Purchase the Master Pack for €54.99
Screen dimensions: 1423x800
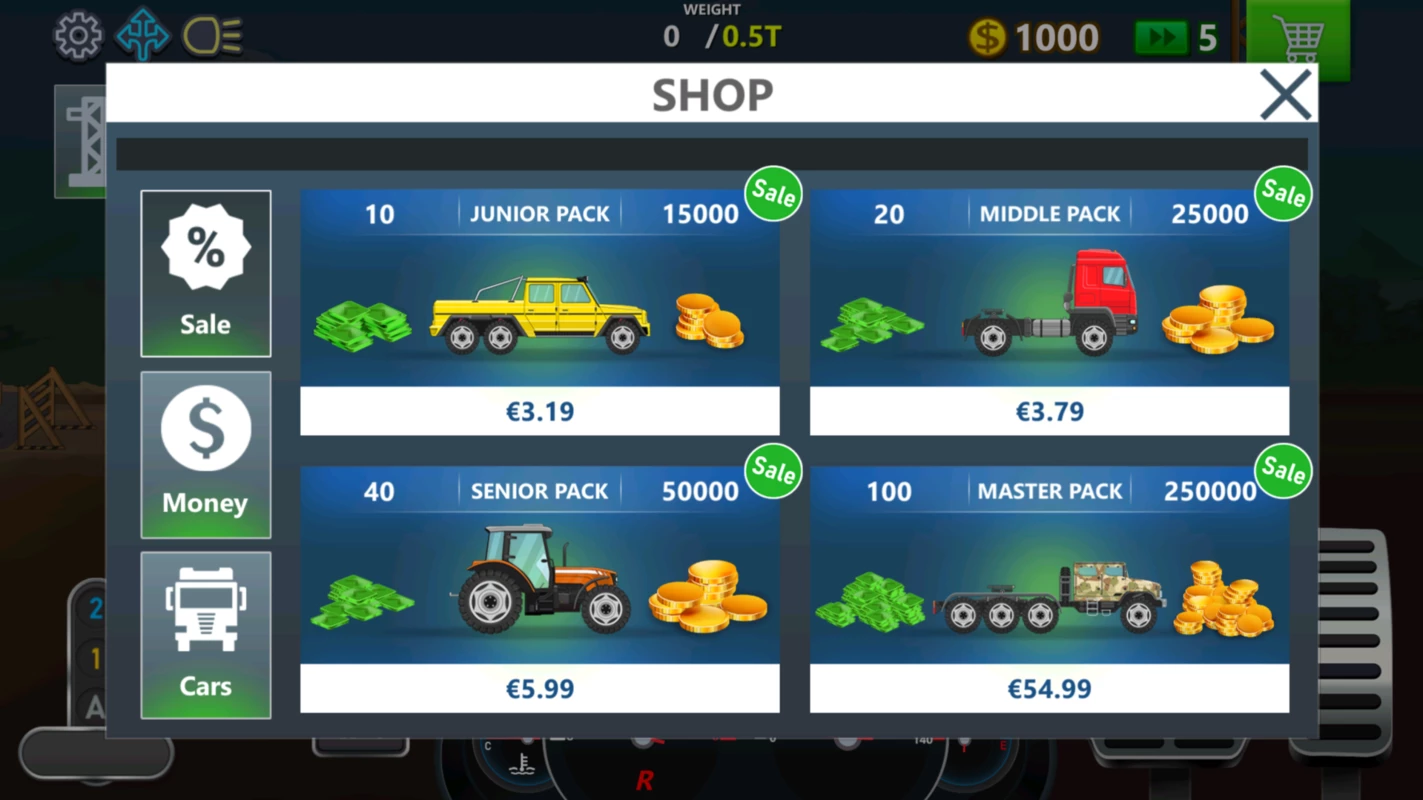point(1049,688)
